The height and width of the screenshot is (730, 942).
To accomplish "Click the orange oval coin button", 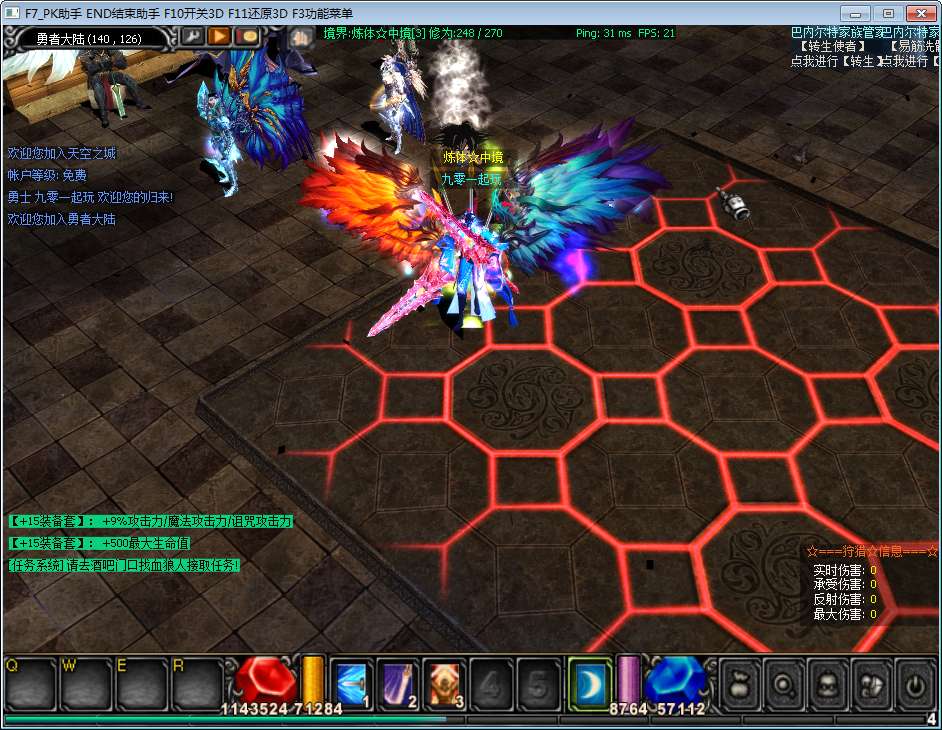I will coord(247,36).
